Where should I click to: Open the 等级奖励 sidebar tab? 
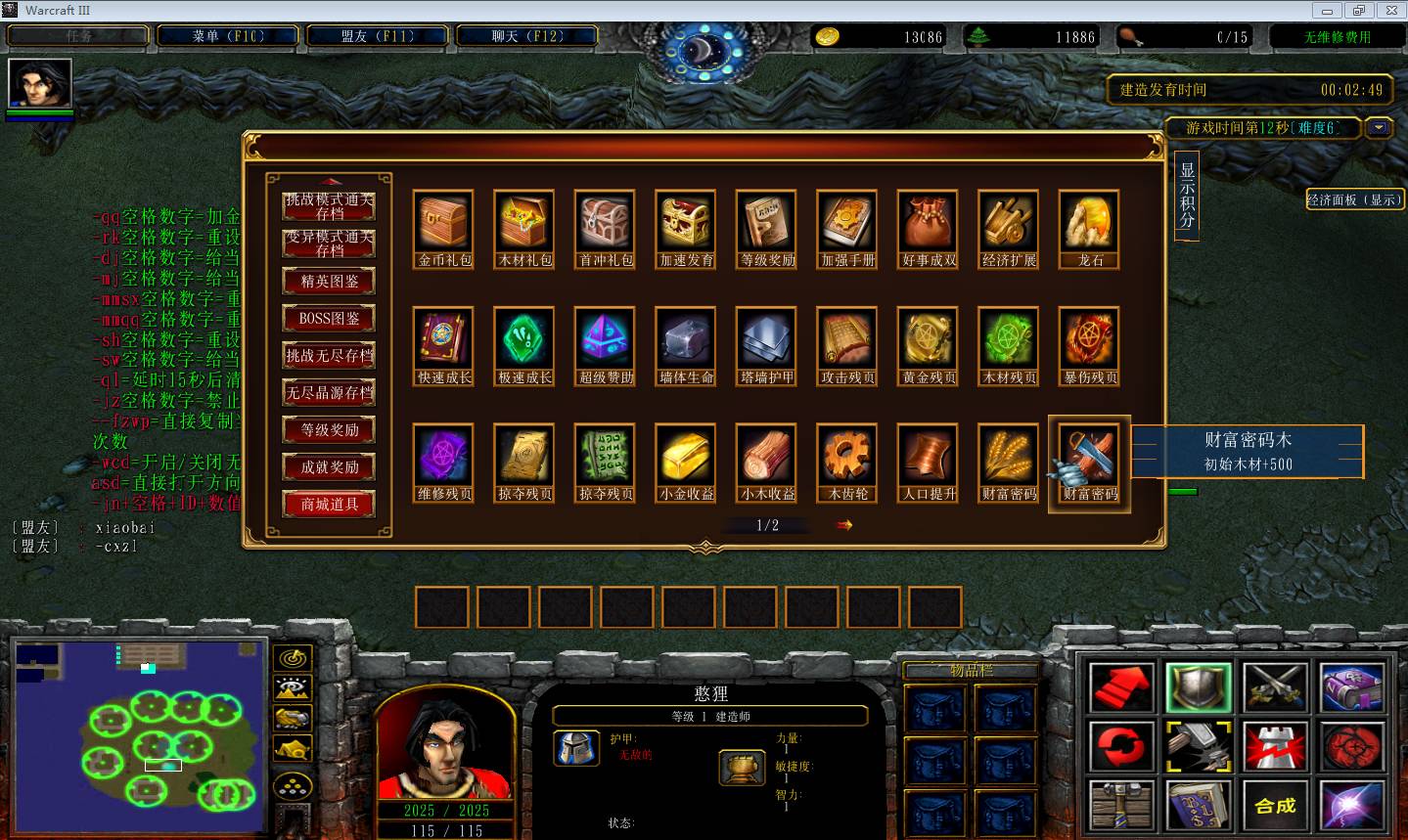(x=330, y=430)
